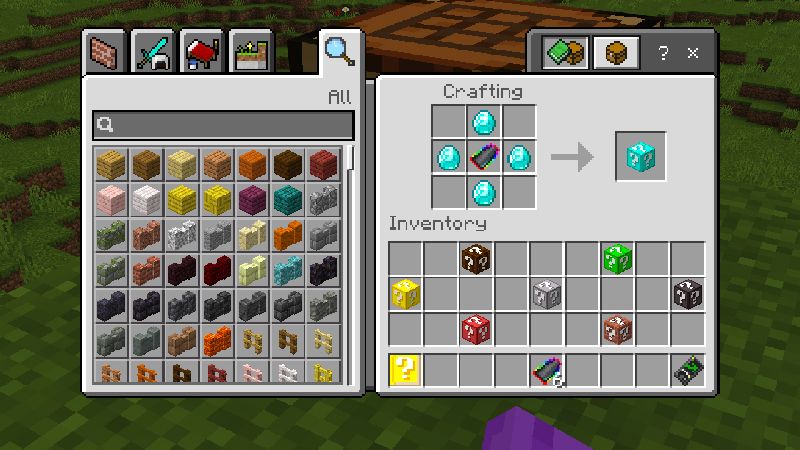Pick the gray lucky block
The width and height of the screenshot is (800, 450).
[546, 294]
